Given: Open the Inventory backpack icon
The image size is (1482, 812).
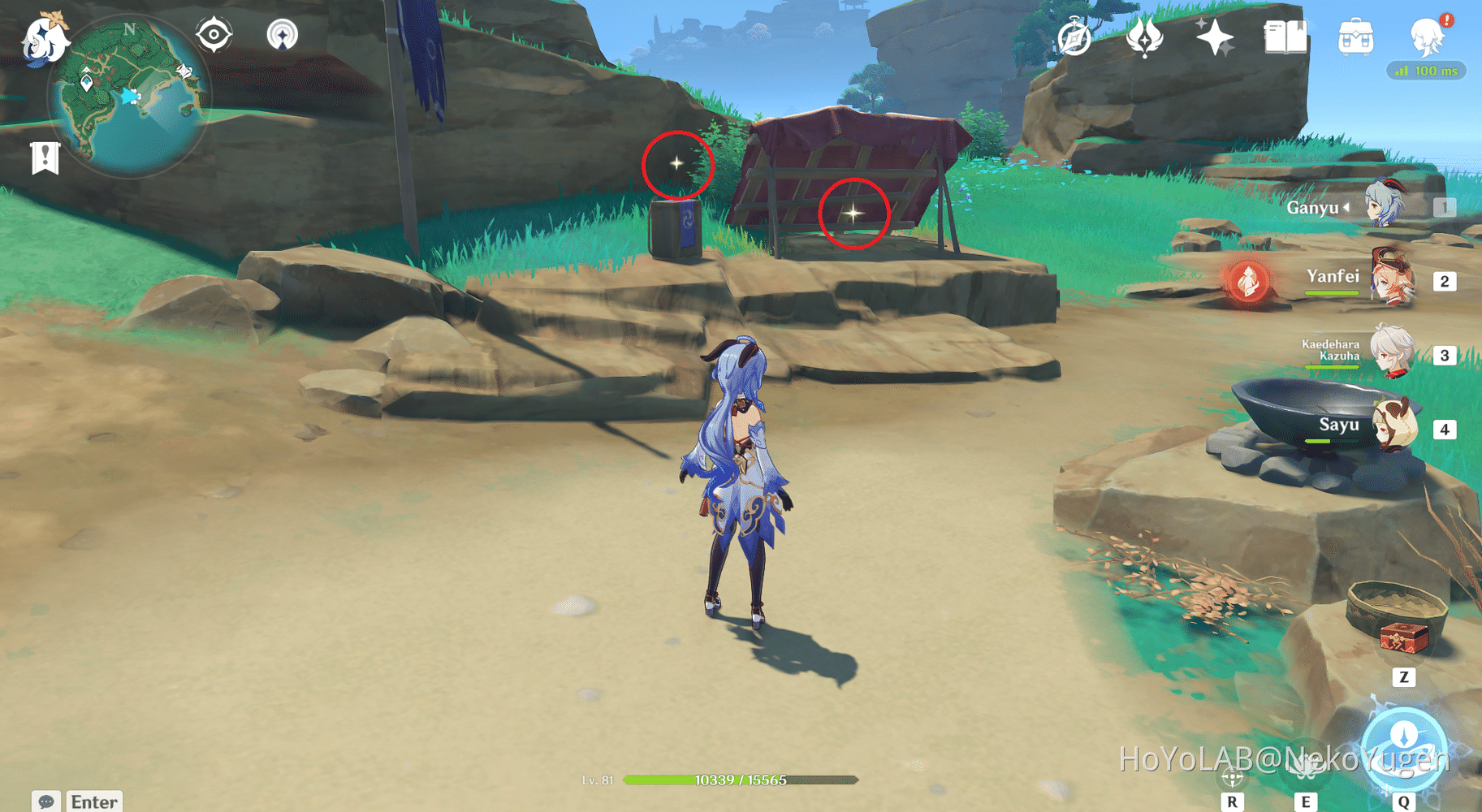Looking at the screenshot, I should [x=1357, y=37].
